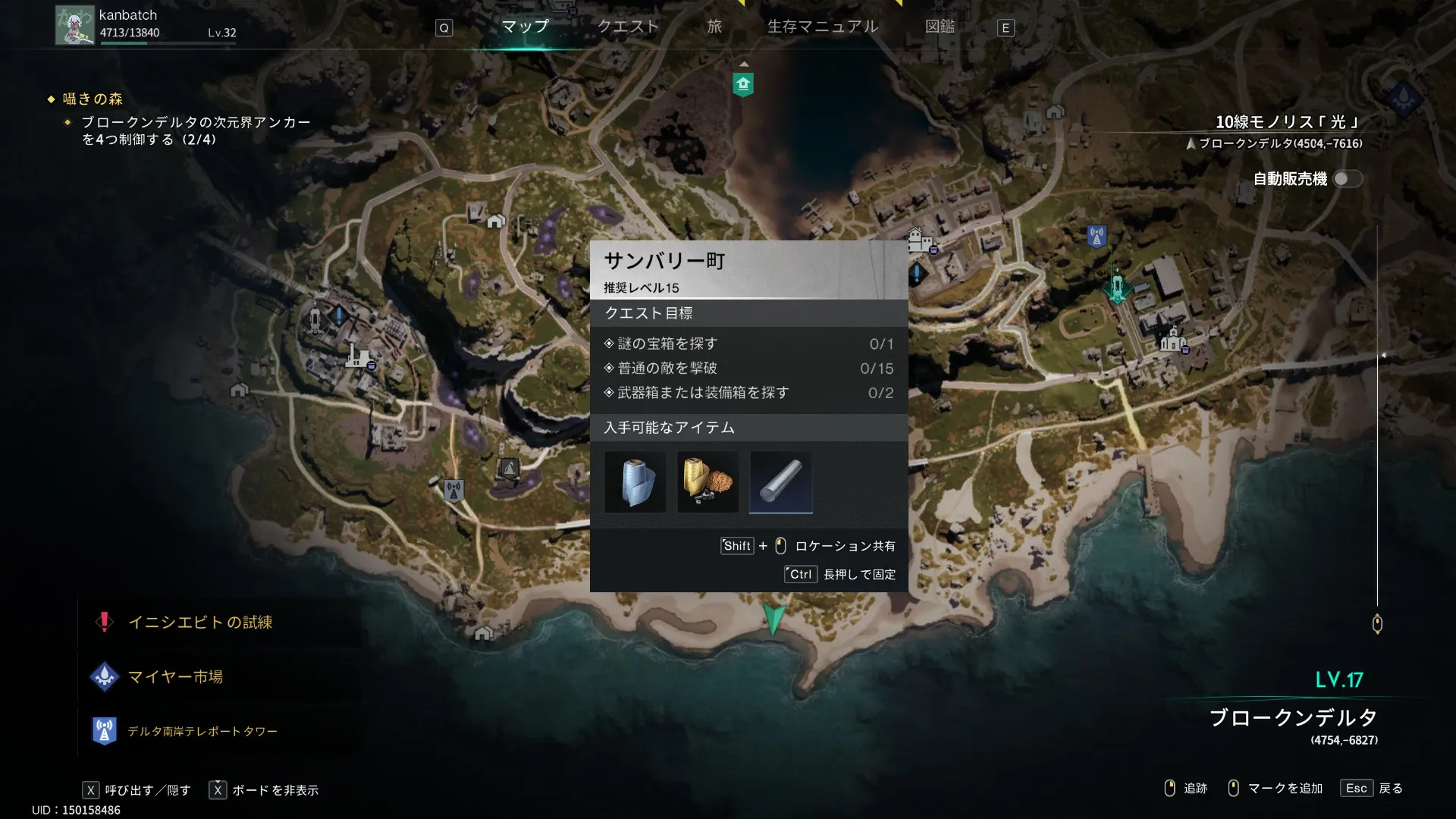Pick the metal rod item slot

[x=780, y=482]
